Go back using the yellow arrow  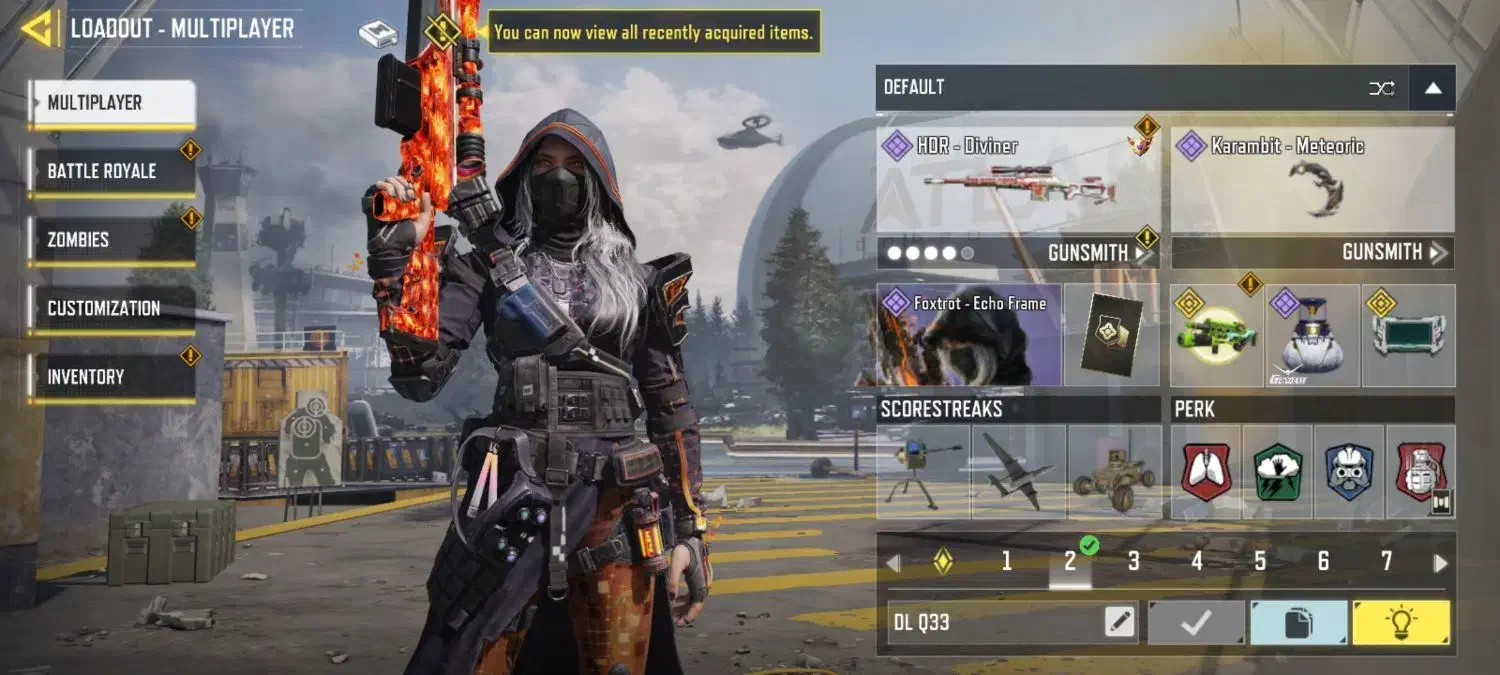pos(38,28)
